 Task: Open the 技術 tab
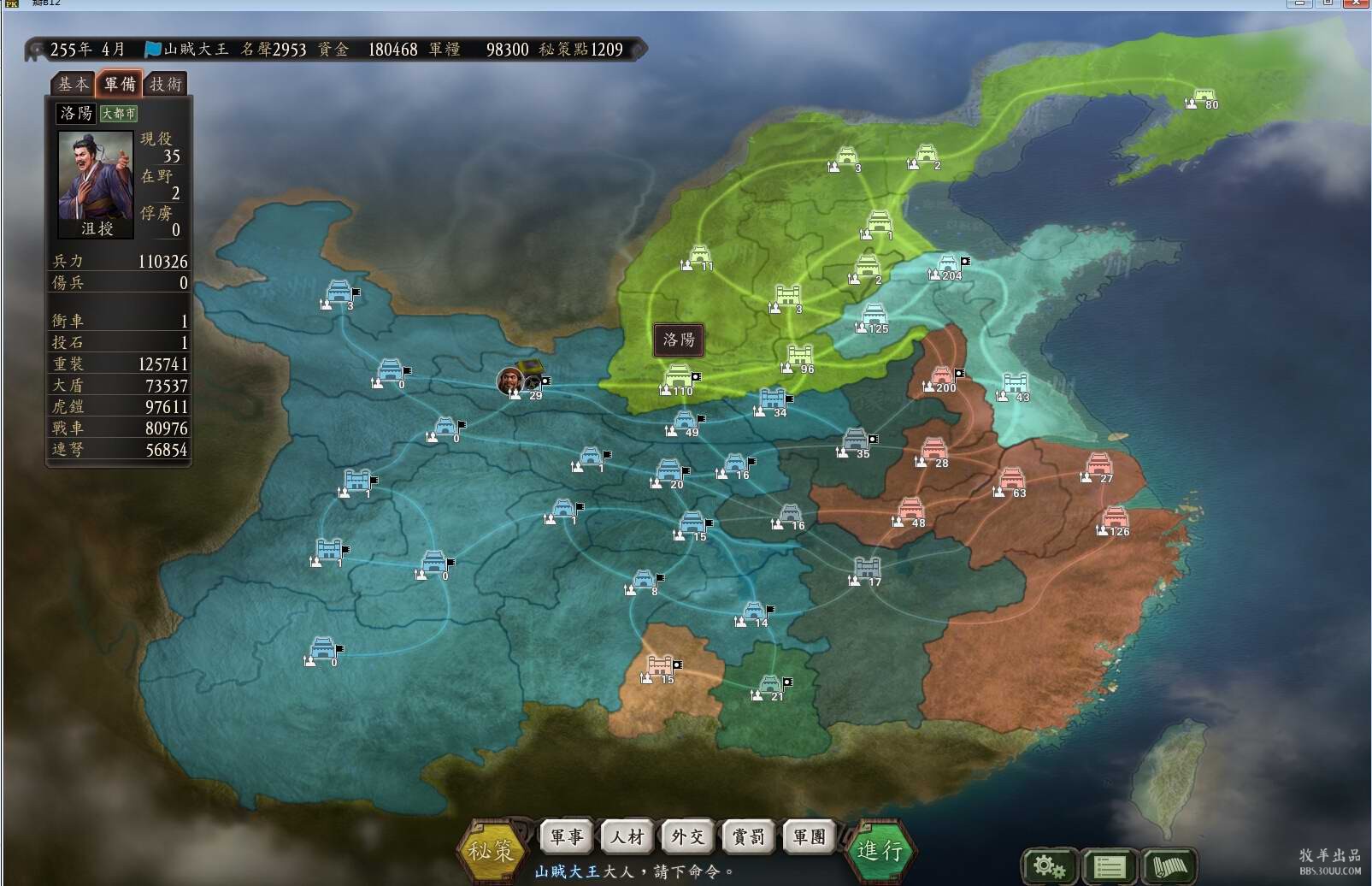pyautogui.click(x=166, y=84)
